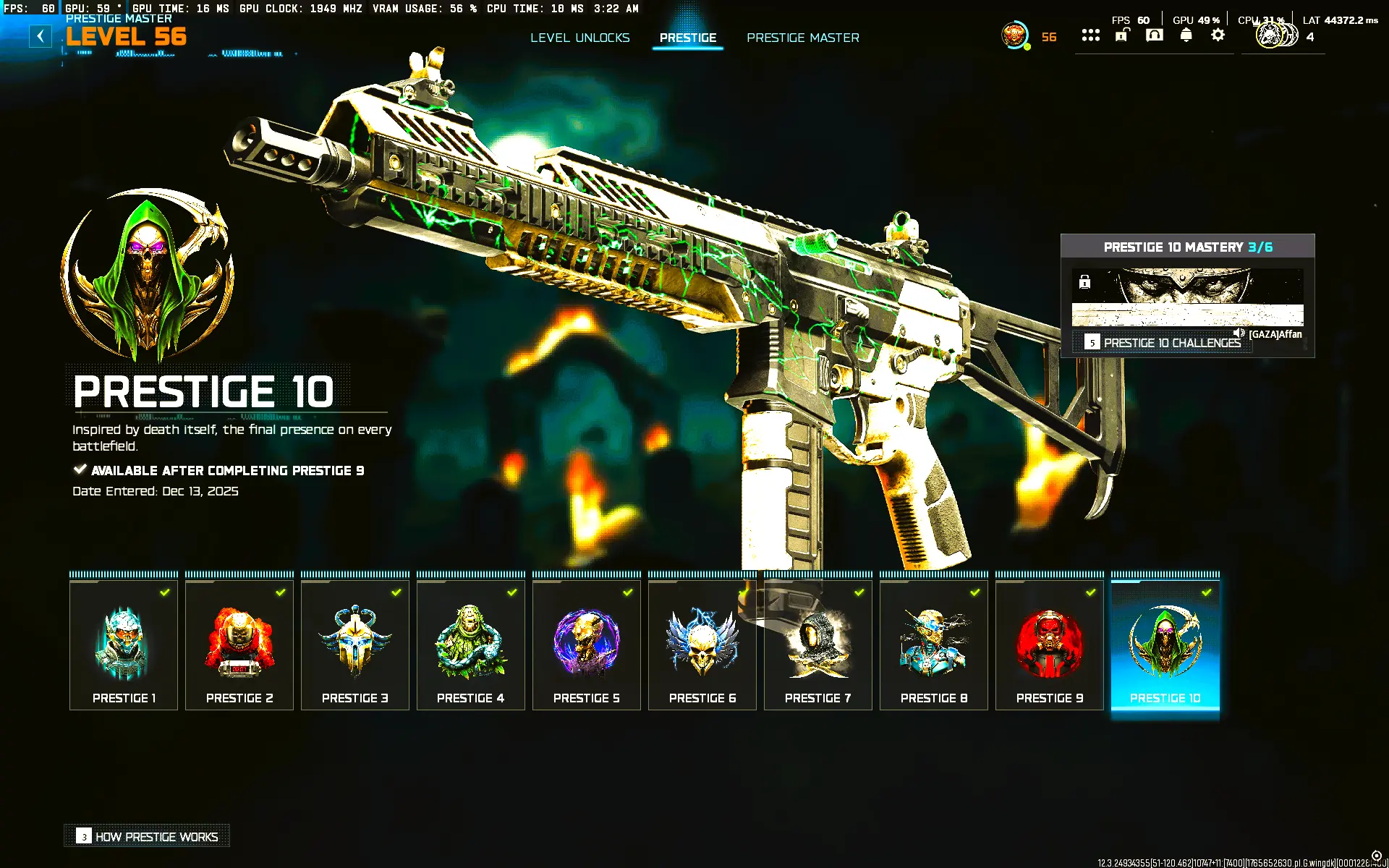Click the account lock icon
Screen dimensions: 1389x868
click(1122, 35)
